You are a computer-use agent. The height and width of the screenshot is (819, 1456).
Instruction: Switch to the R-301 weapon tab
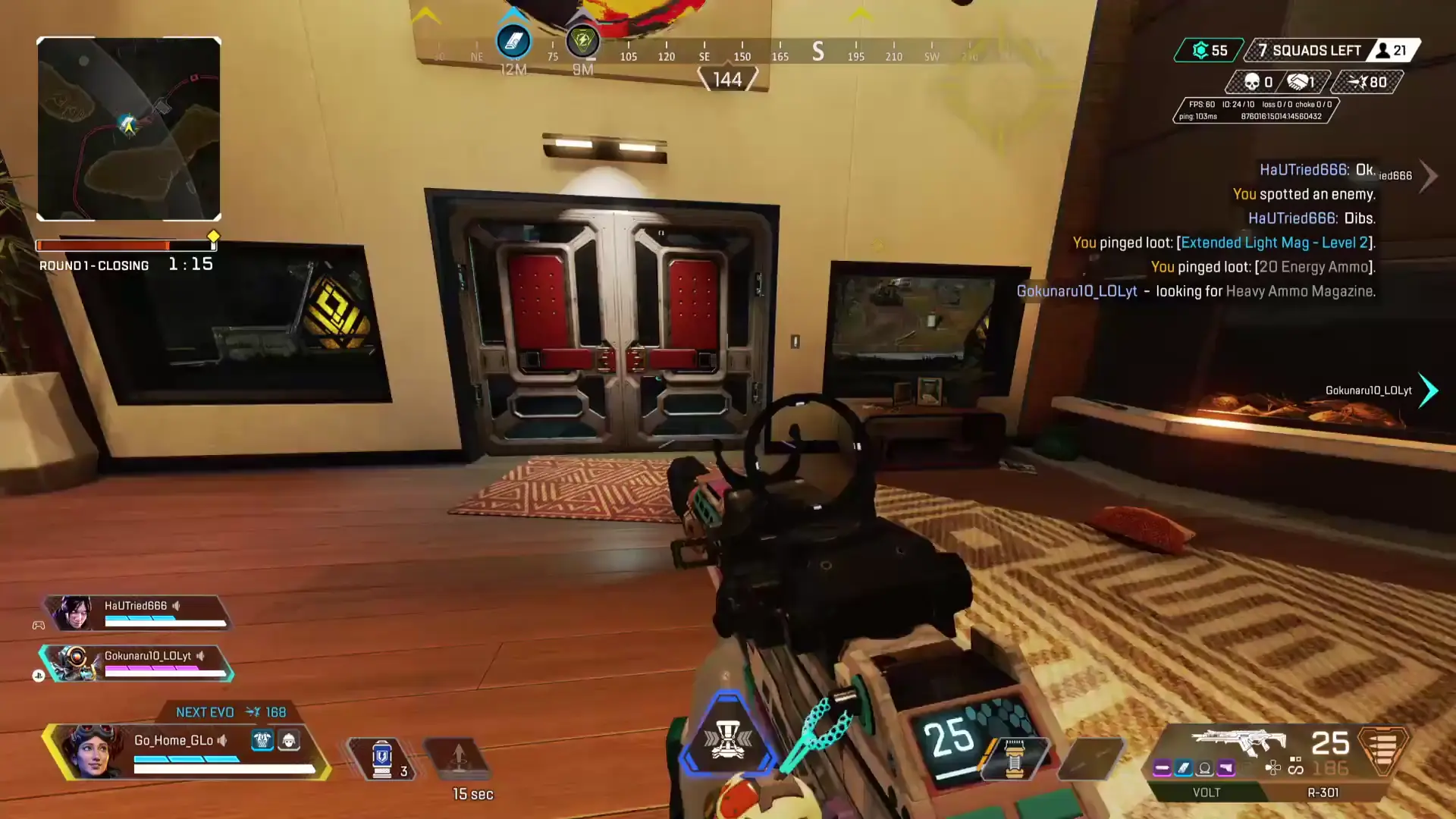(1321, 792)
